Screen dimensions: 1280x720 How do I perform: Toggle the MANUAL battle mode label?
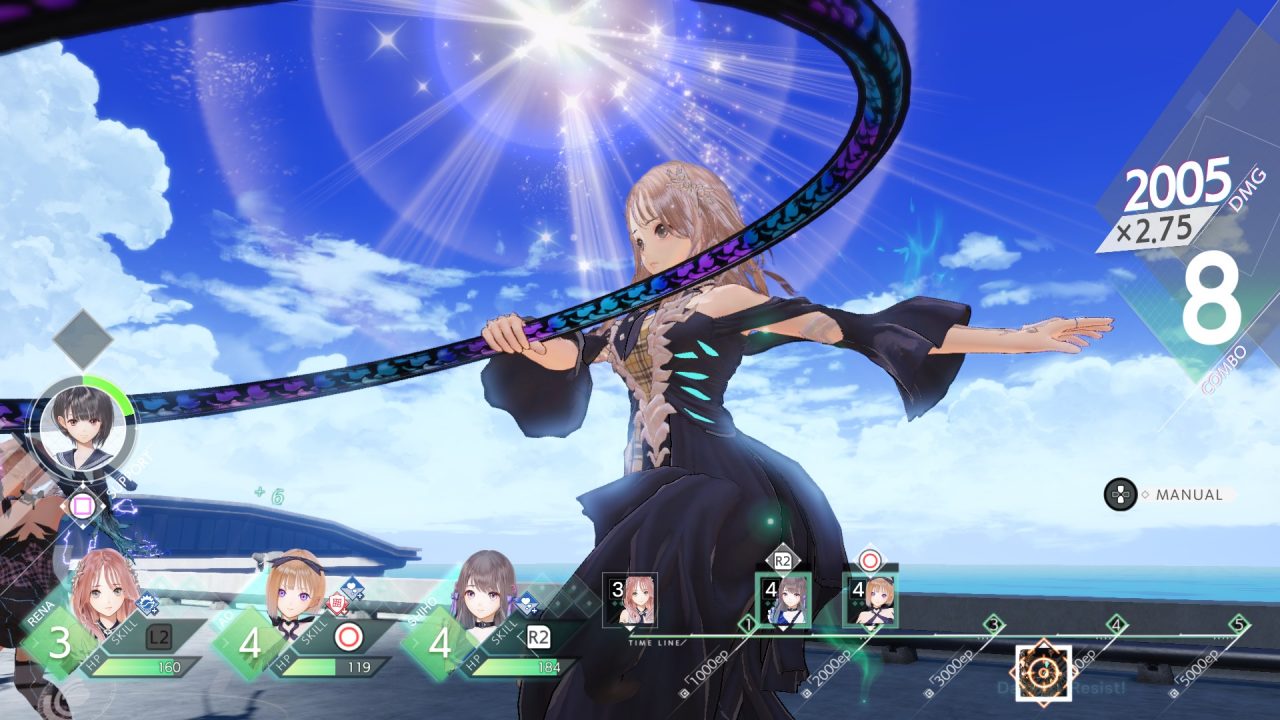tap(1188, 495)
